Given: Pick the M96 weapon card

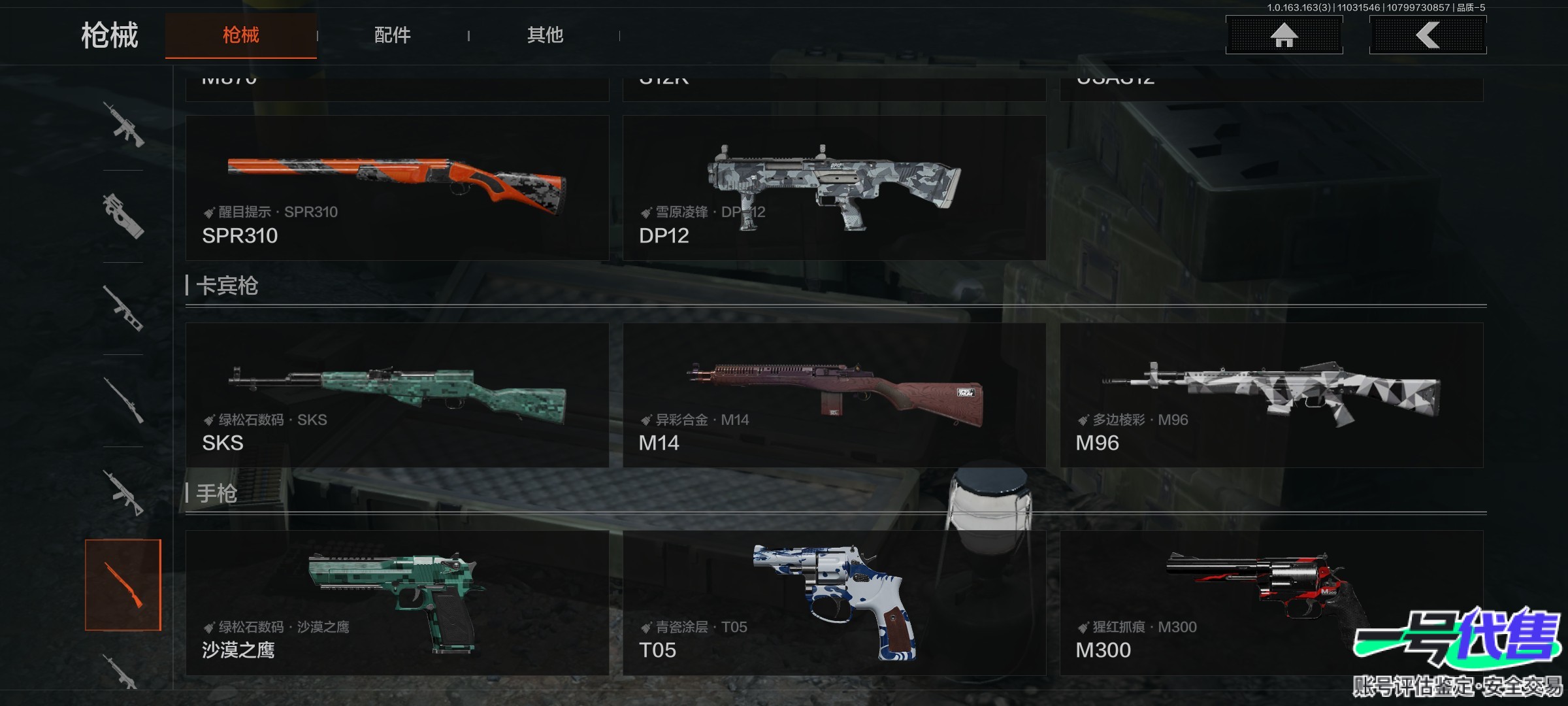Looking at the screenshot, I should (x=1271, y=395).
